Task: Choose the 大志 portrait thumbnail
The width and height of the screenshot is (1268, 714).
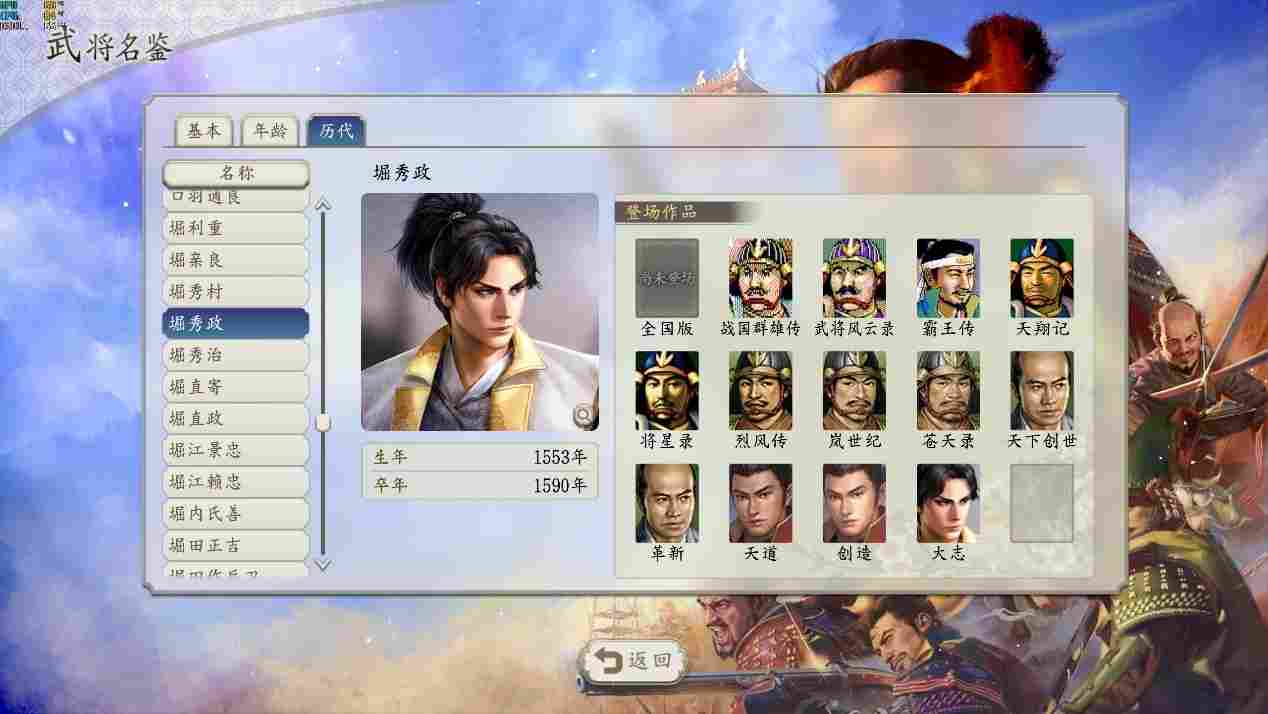Action: (948, 503)
